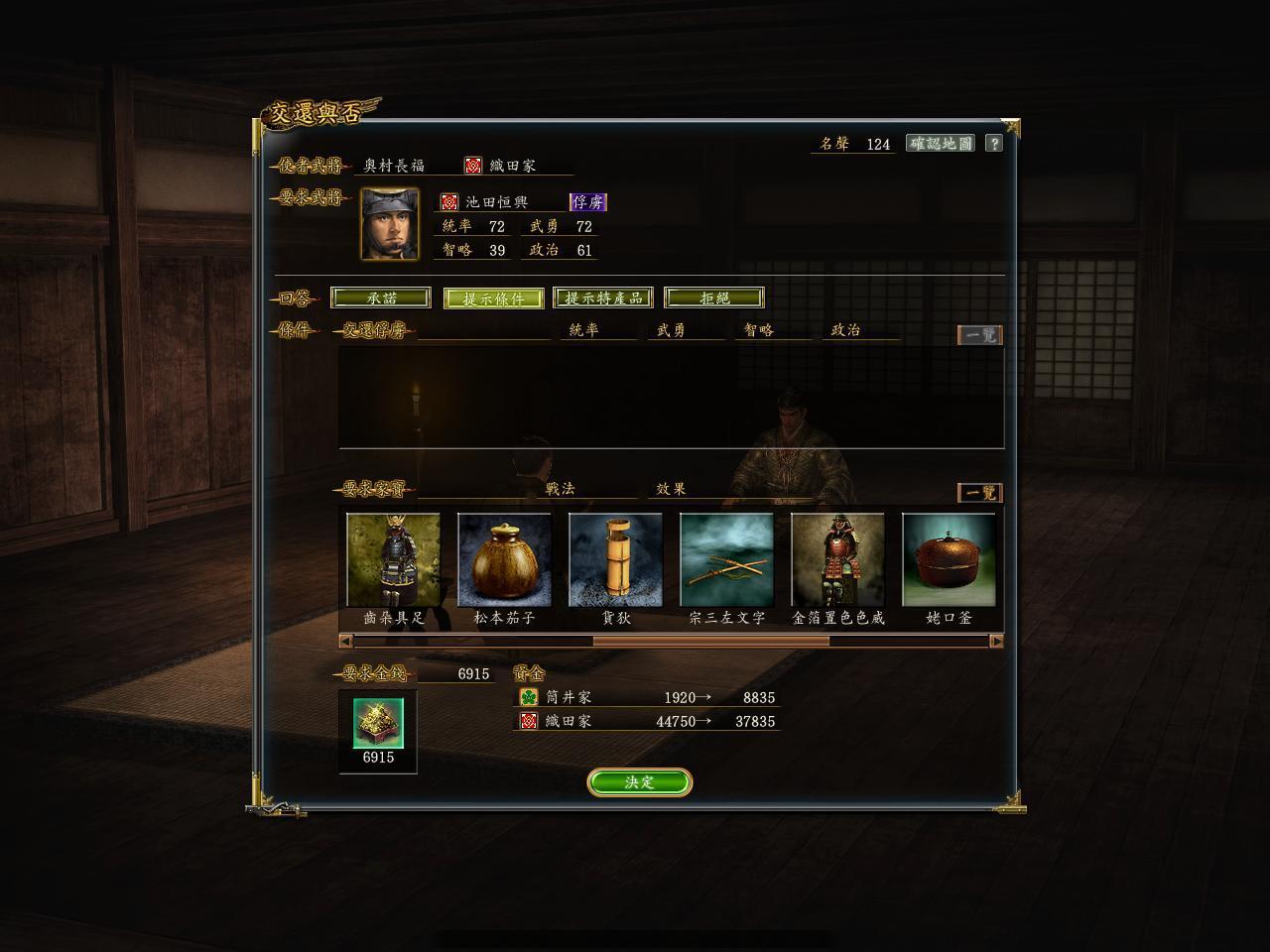The height and width of the screenshot is (952, 1270).
Task: Choose the 提示特產品 reply button
Action: coord(603,297)
